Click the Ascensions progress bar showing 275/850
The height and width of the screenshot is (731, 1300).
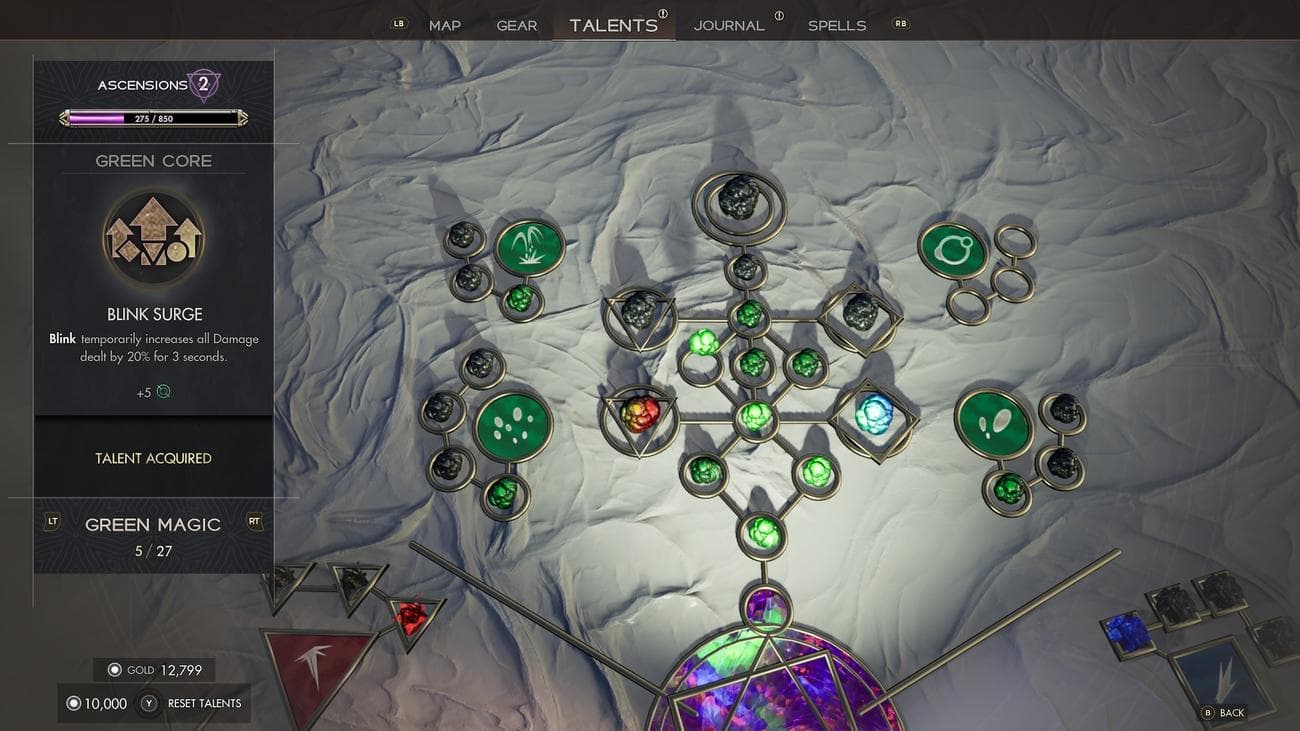pos(153,119)
